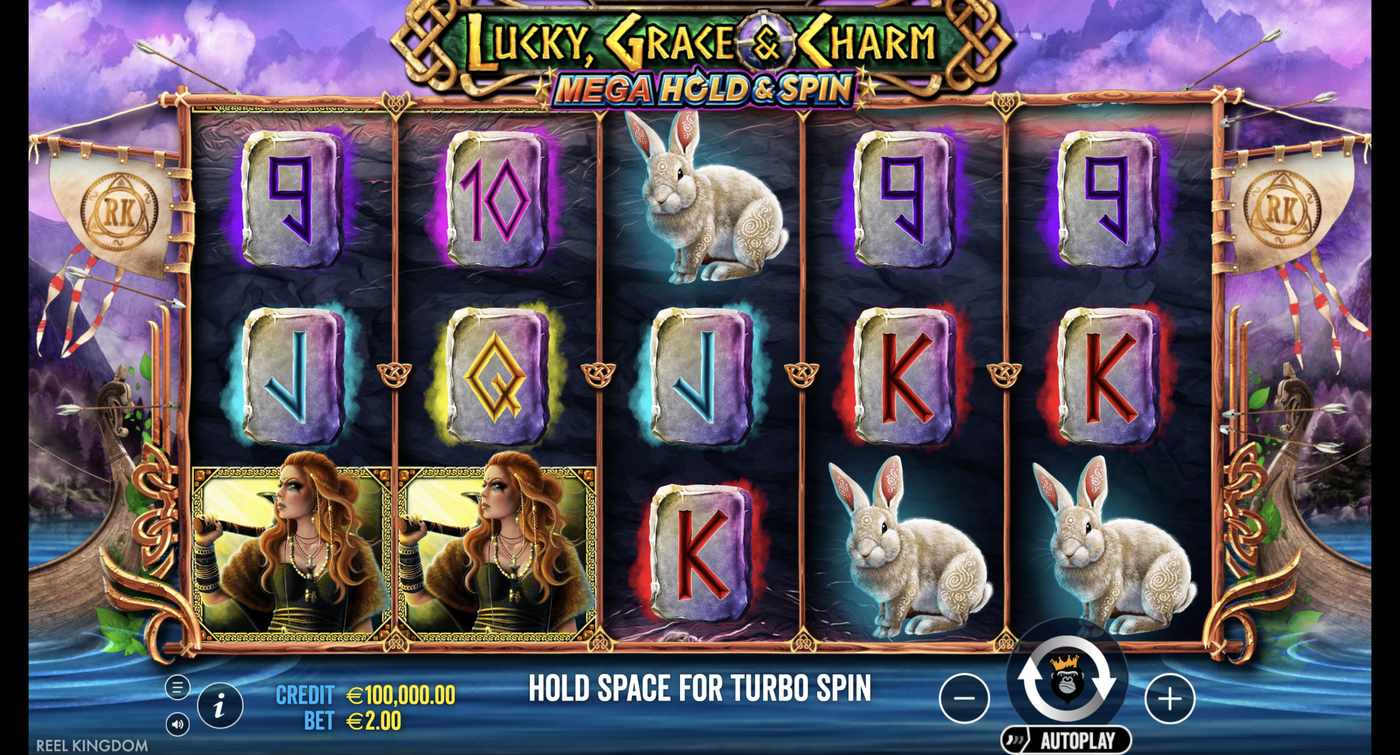The image size is (1400, 755).
Task: Click the yellow Q rune symbol
Action: point(496,375)
